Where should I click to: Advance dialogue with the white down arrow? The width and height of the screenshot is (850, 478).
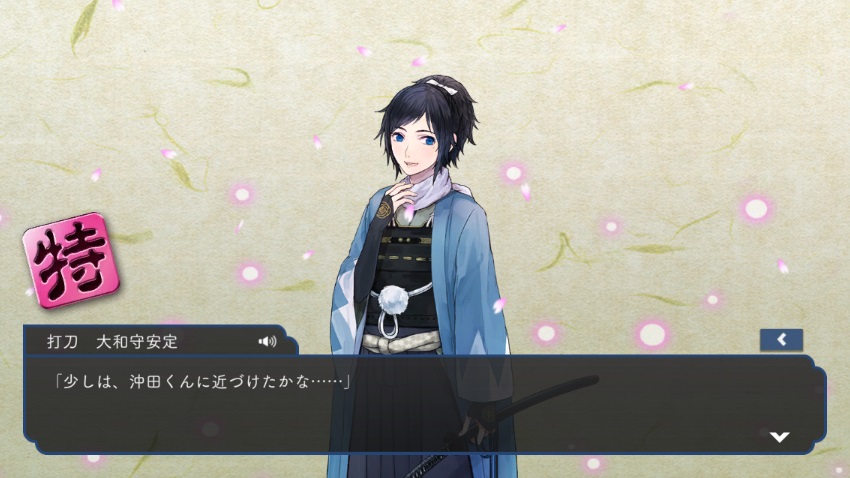click(780, 436)
